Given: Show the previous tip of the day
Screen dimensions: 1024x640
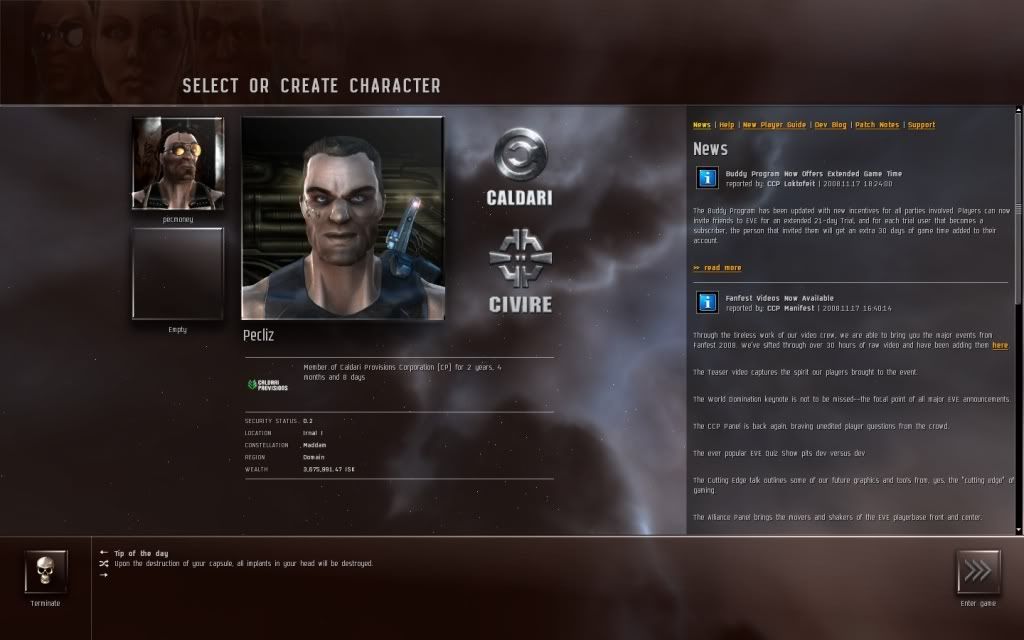Looking at the screenshot, I should pyautogui.click(x=103, y=552).
